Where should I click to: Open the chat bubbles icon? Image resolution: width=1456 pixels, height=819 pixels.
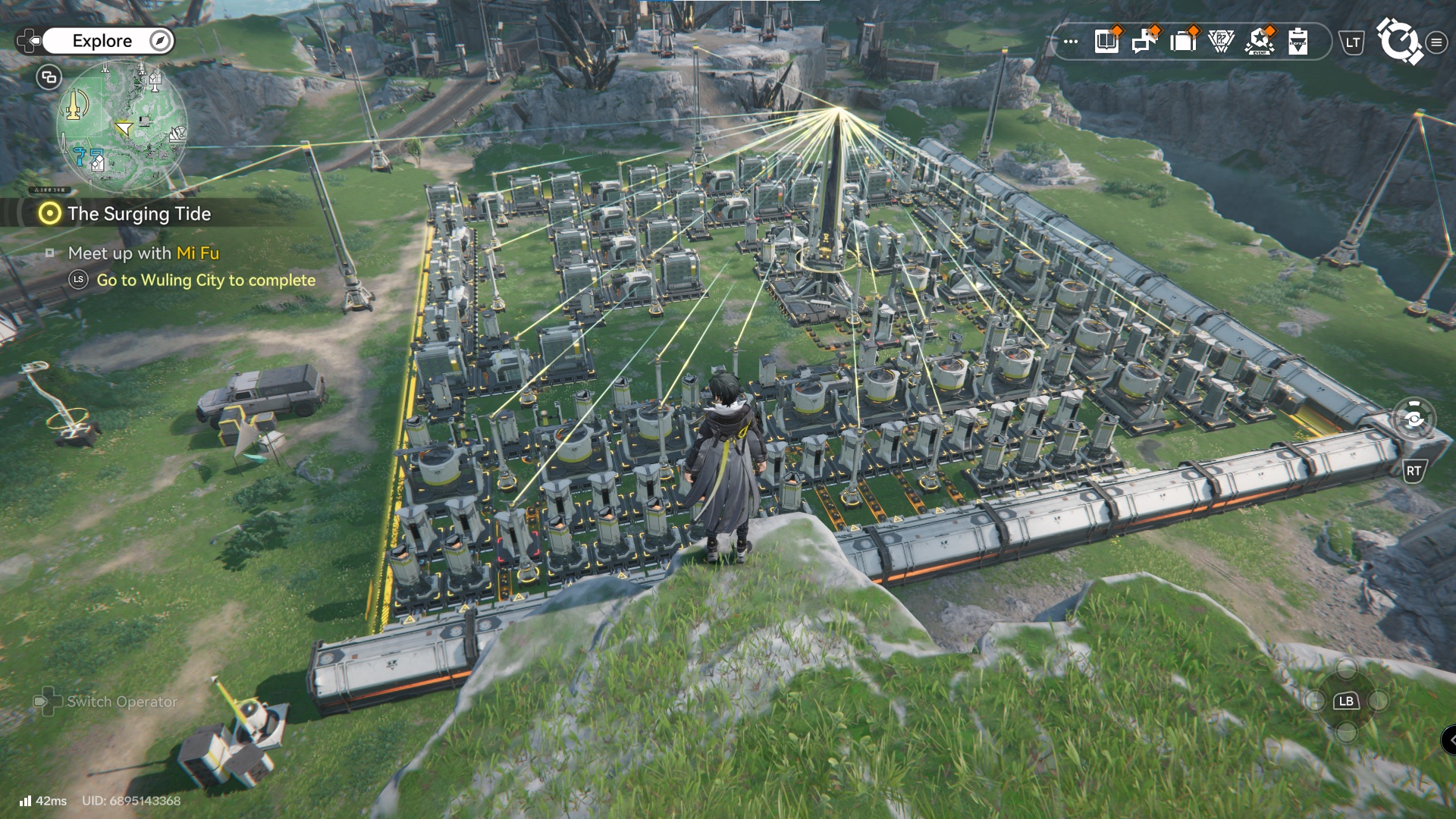(x=1144, y=42)
